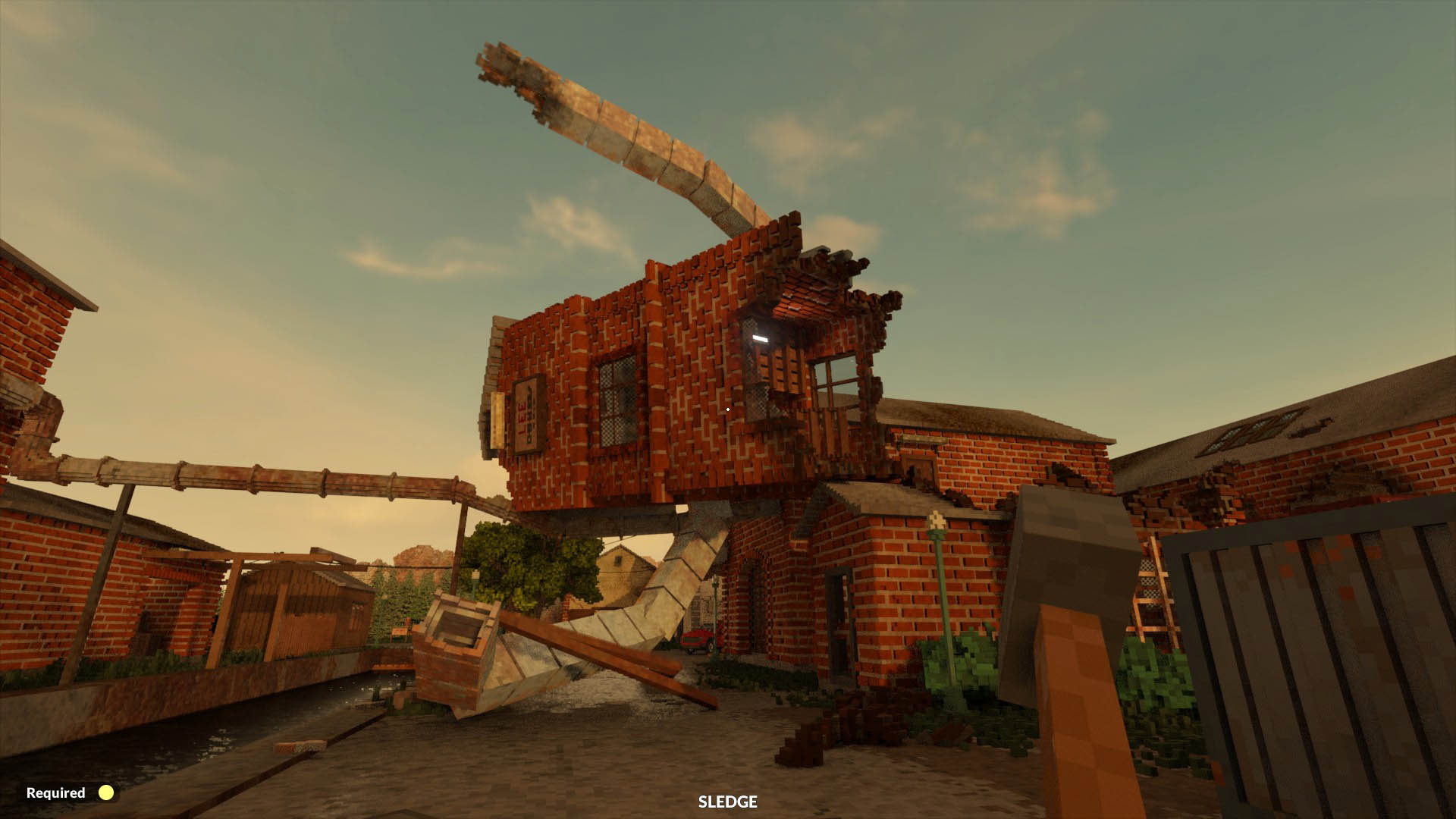1456x819 pixels.
Task: Click the glowing objective marker above the balcony
Action: point(760,338)
